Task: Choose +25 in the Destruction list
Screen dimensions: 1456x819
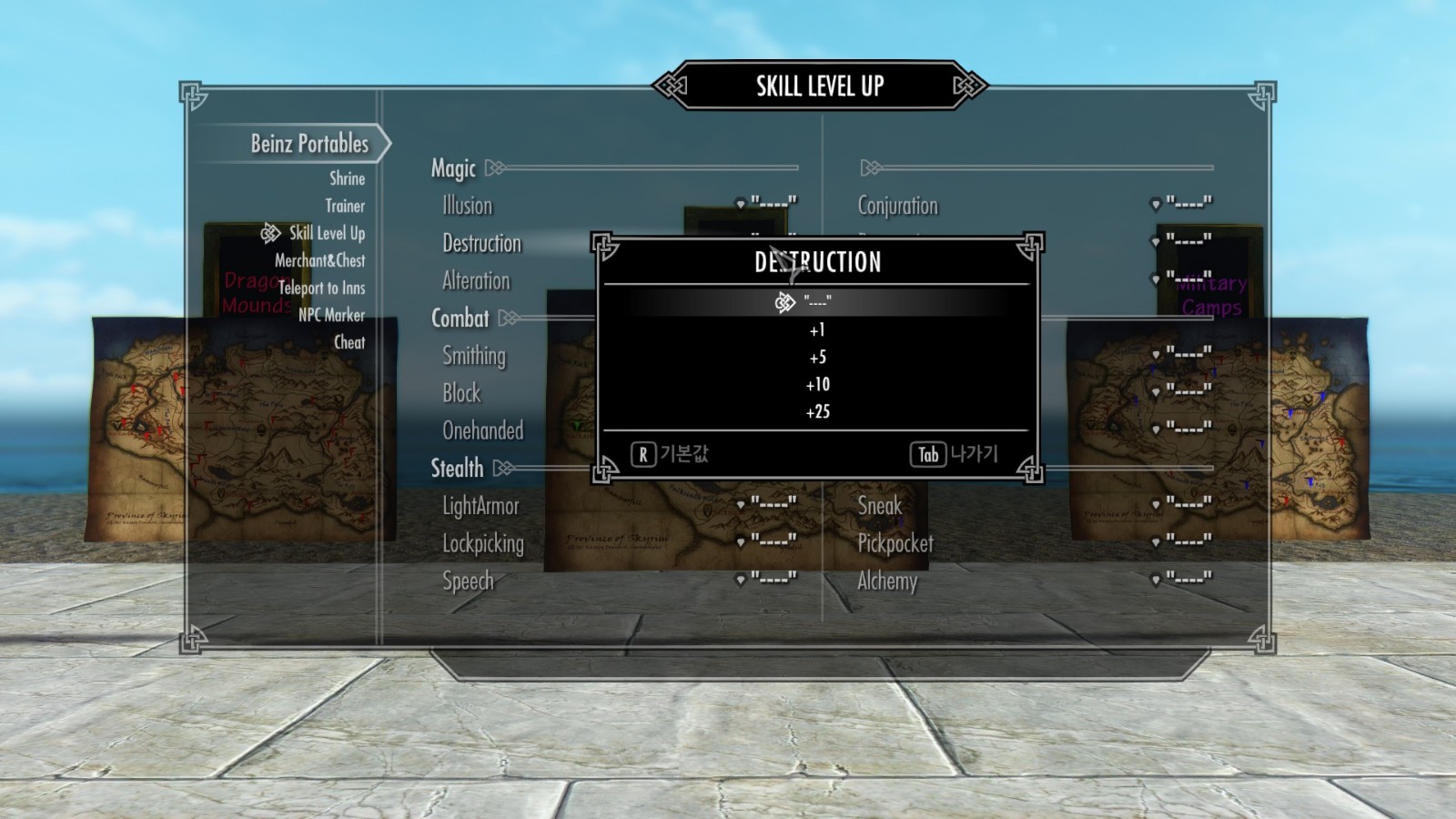Action: [817, 412]
